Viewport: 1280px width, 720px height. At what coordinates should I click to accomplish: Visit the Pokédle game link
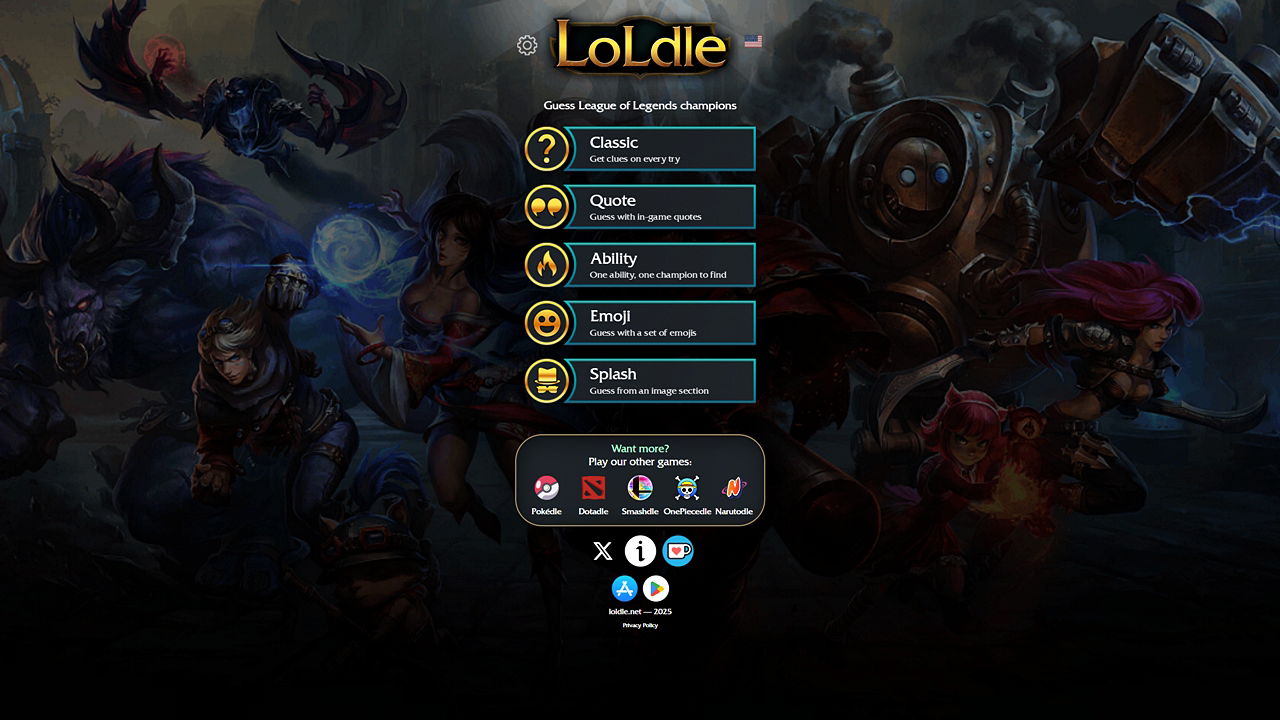(546, 494)
